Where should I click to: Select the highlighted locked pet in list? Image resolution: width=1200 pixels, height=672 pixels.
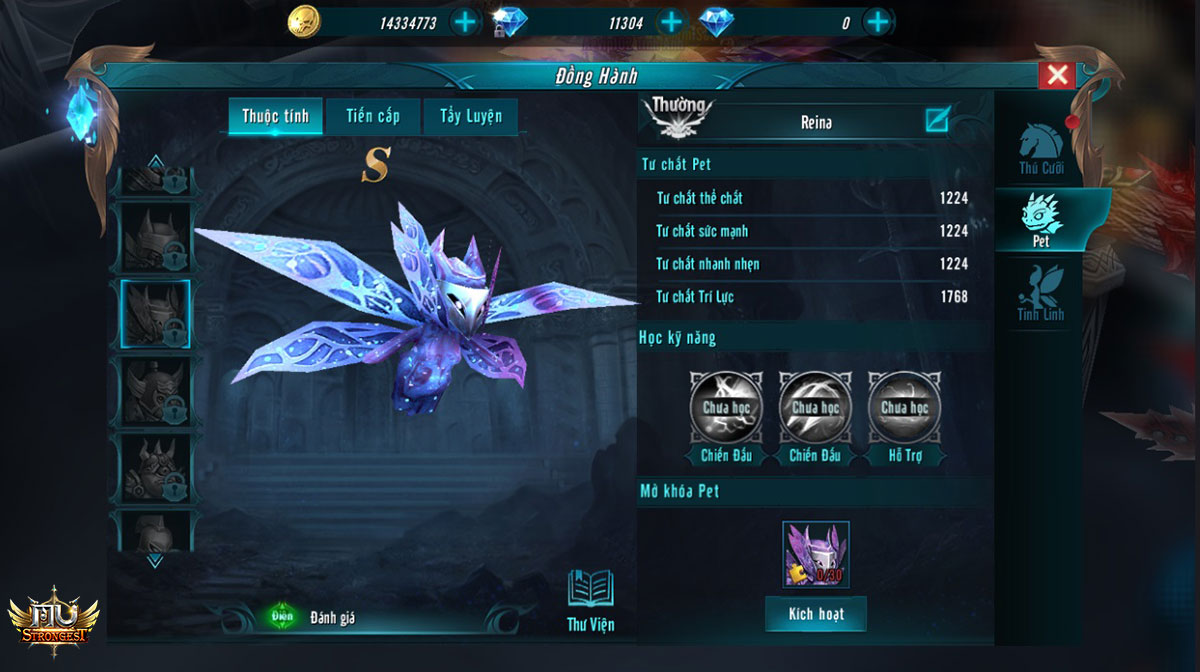(156, 314)
